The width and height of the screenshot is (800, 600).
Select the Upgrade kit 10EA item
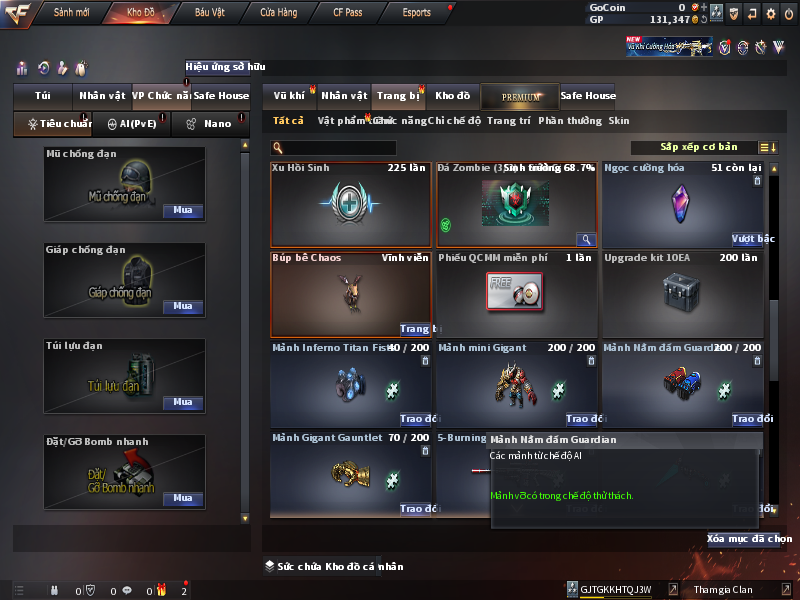click(683, 294)
